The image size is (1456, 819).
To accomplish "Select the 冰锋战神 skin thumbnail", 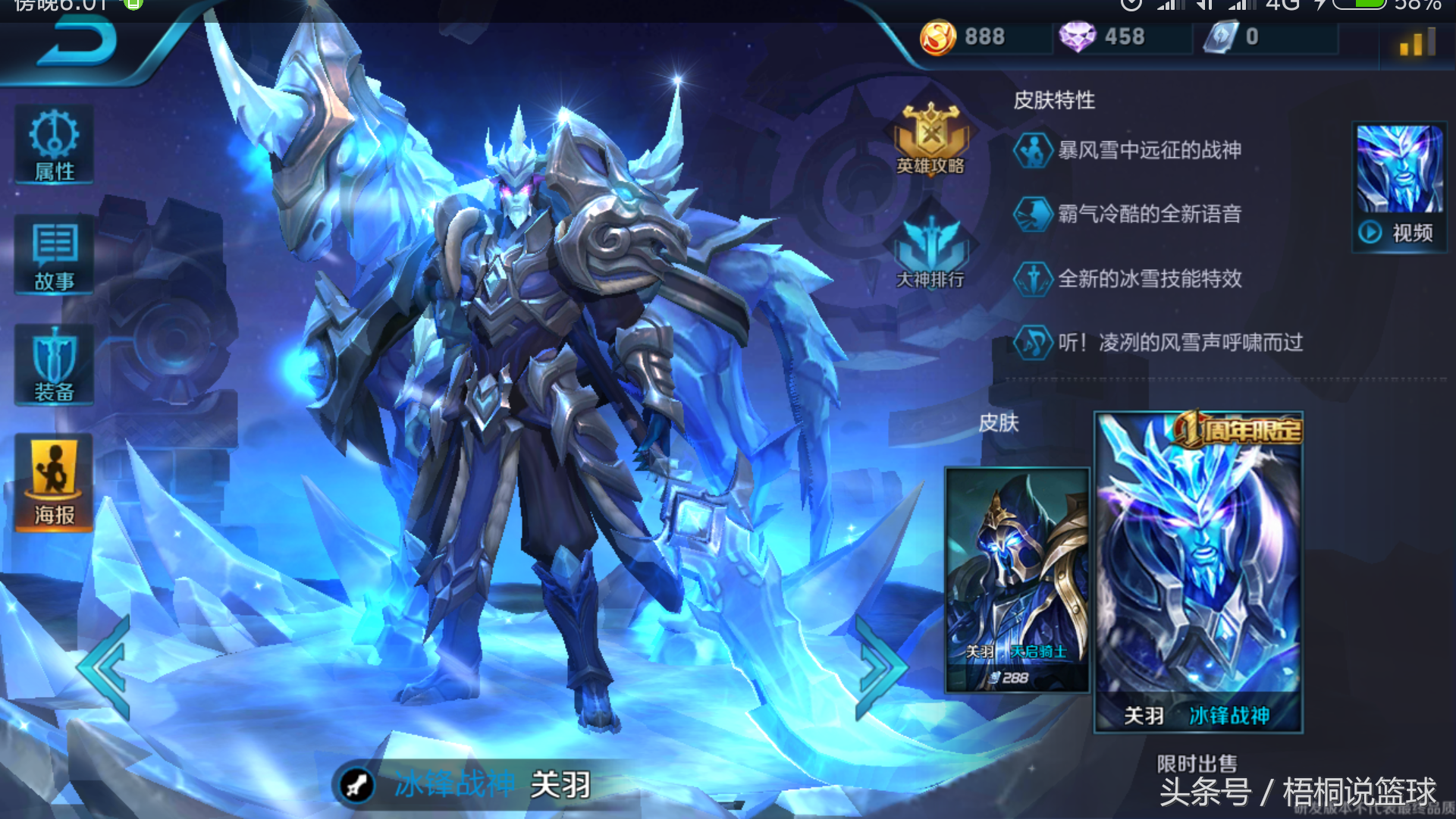I will [x=1198, y=573].
